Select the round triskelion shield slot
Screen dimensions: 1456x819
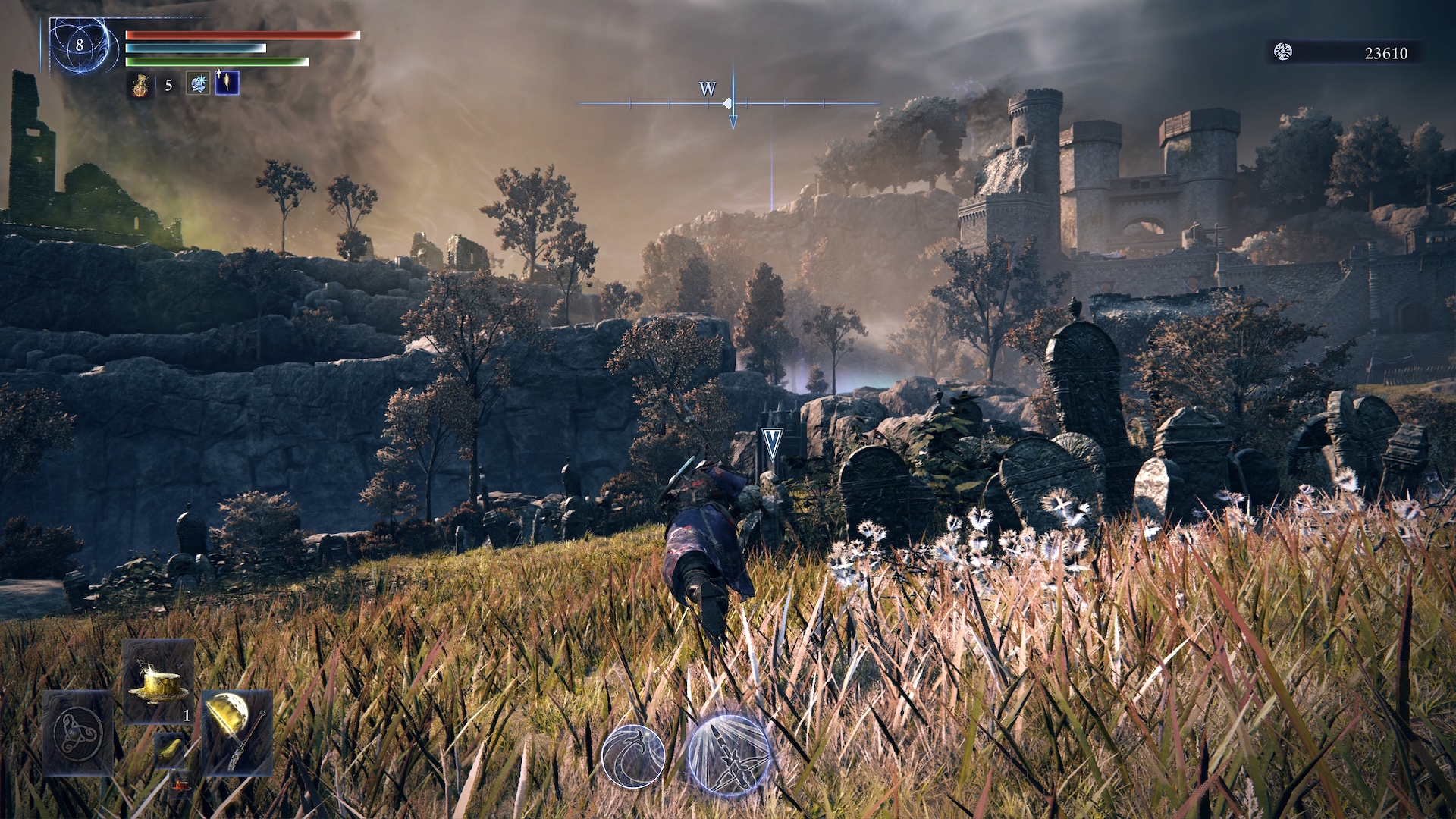tap(78, 732)
